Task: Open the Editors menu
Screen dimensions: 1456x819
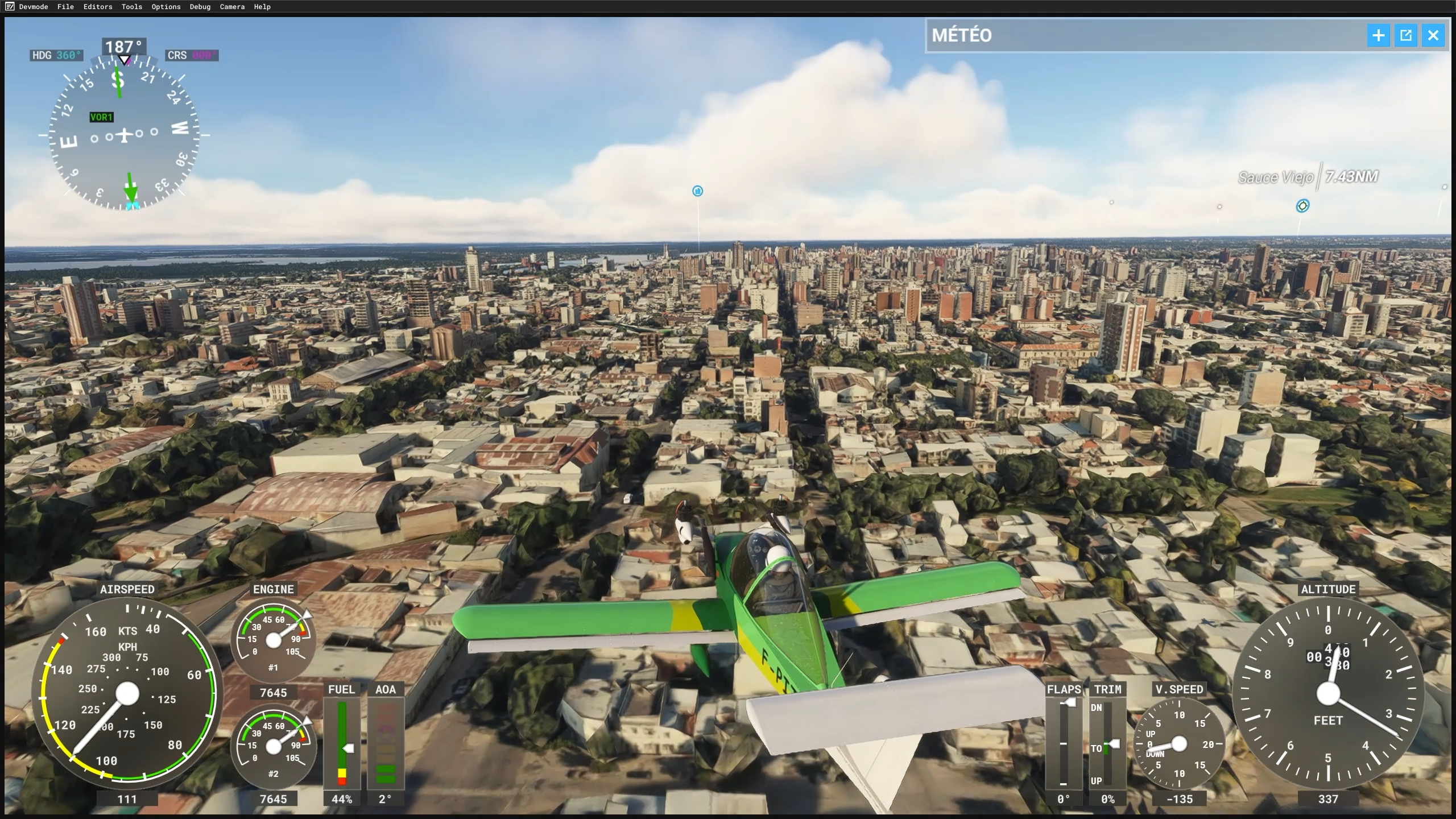Action: tap(98, 7)
